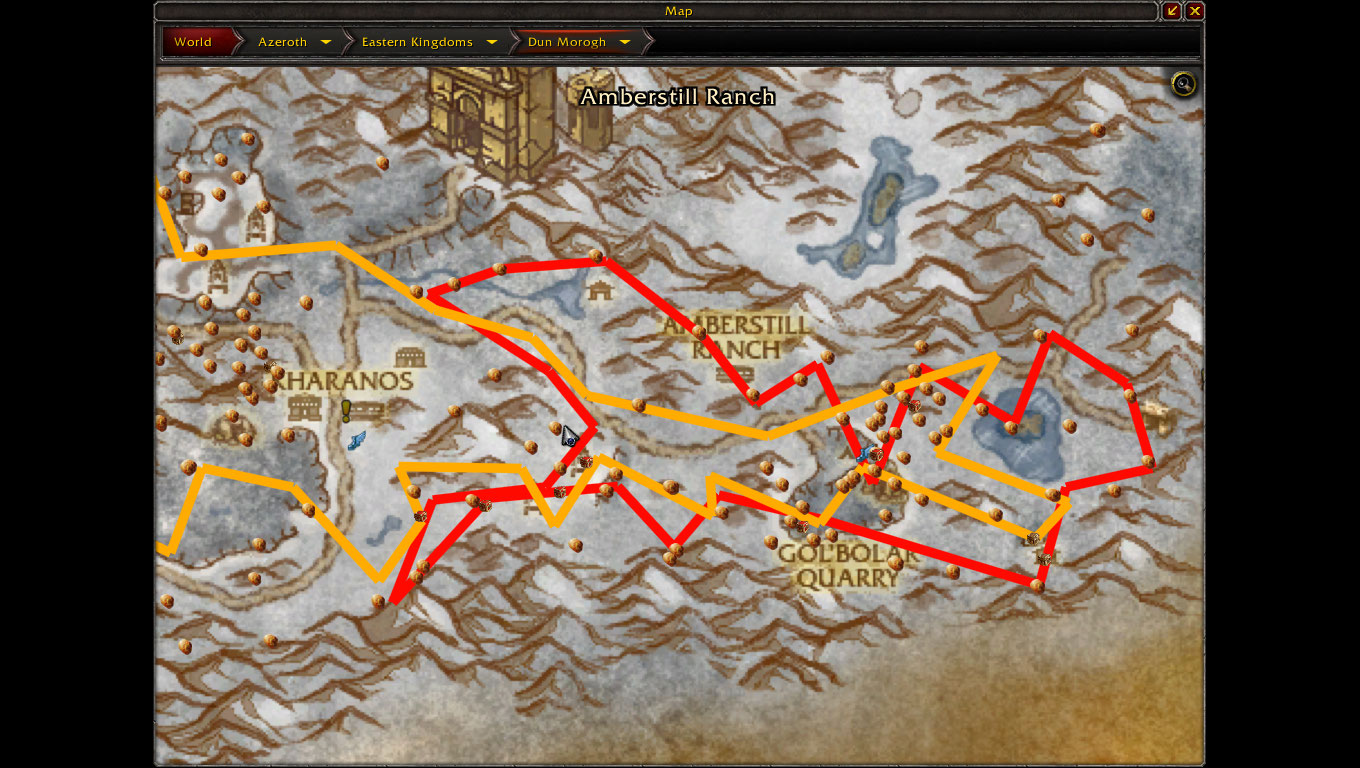
Task: Select the winged flight point icon below Kharanos
Action: [357, 440]
